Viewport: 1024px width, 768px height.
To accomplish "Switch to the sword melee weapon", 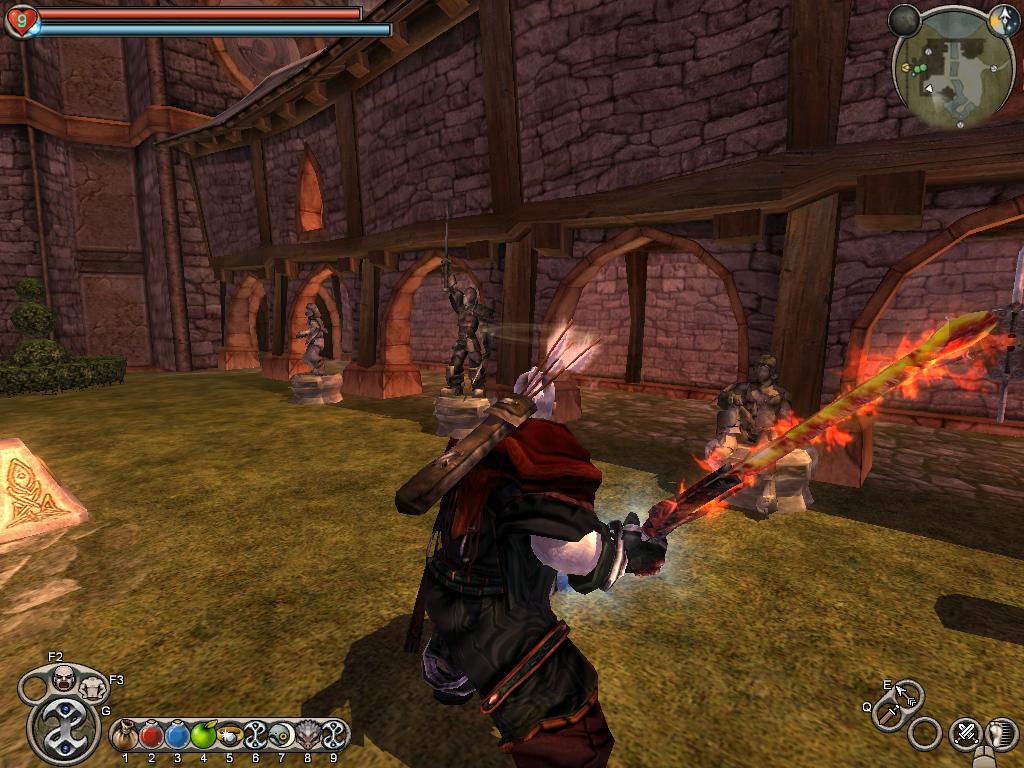I will (888, 714).
